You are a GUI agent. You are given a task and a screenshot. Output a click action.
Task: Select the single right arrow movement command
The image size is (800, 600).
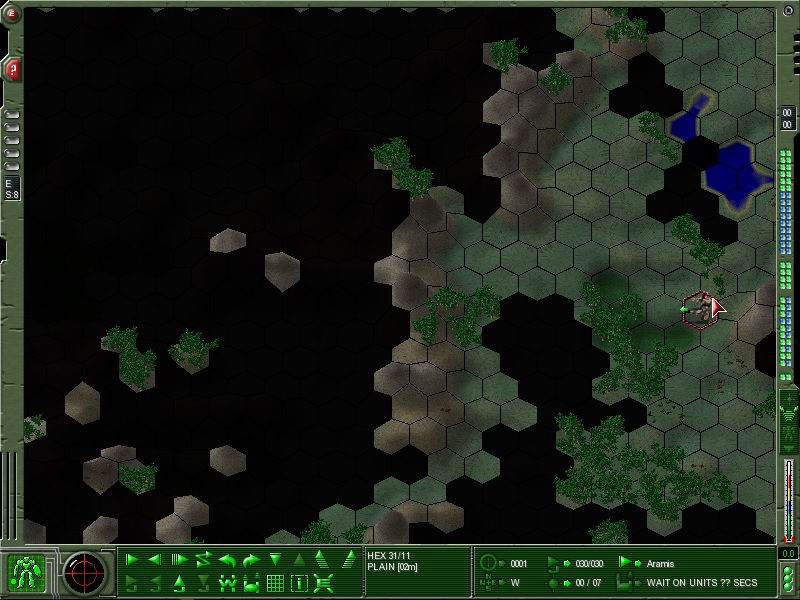point(132,560)
